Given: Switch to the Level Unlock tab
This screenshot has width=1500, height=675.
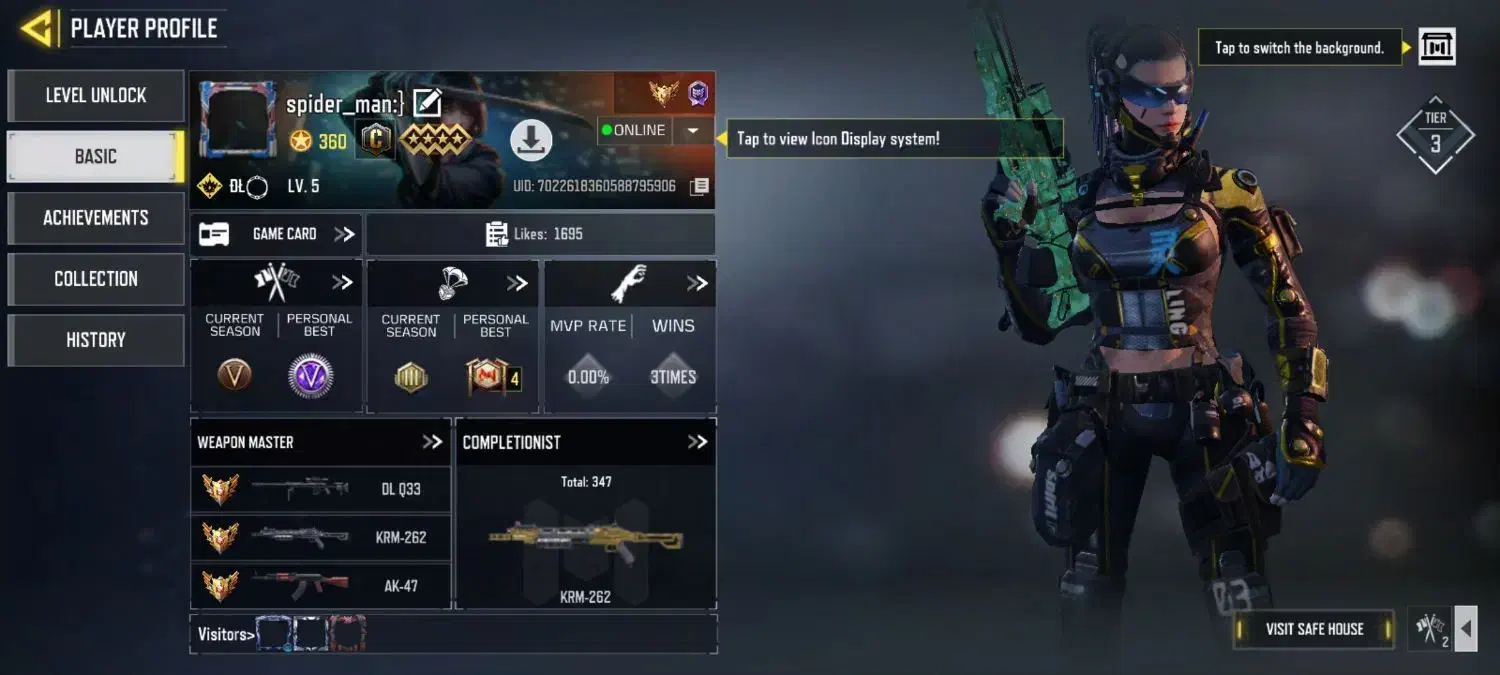Looking at the screenshot, I should point(96,96).
